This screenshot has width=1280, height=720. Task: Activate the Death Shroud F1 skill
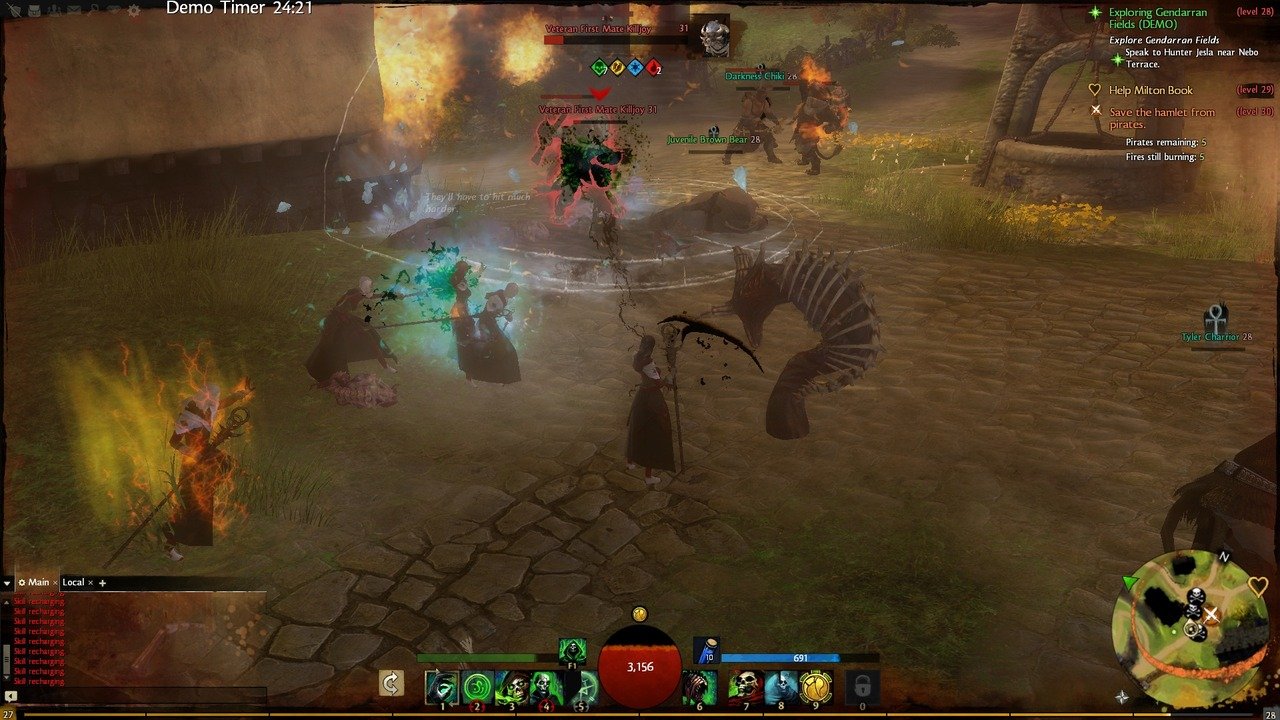click(572, 651)
